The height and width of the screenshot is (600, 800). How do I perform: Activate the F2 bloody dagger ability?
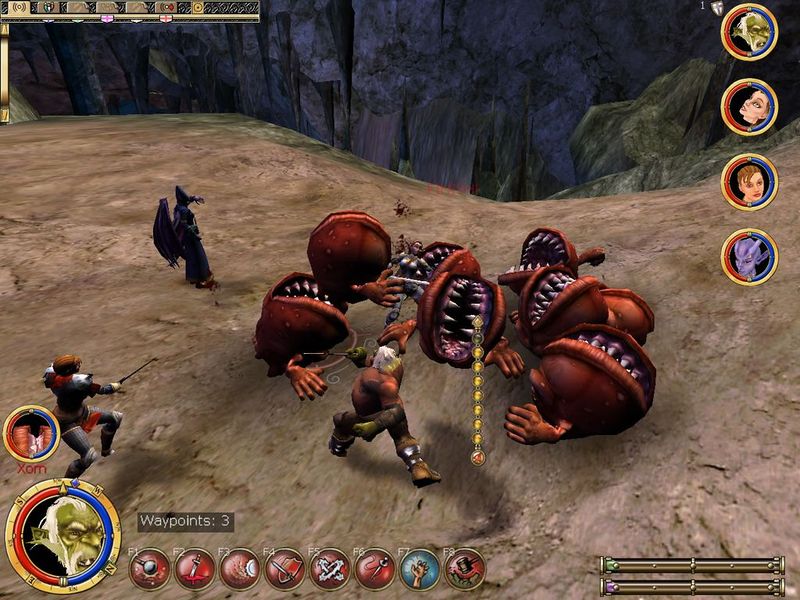[x=195, y=568]
